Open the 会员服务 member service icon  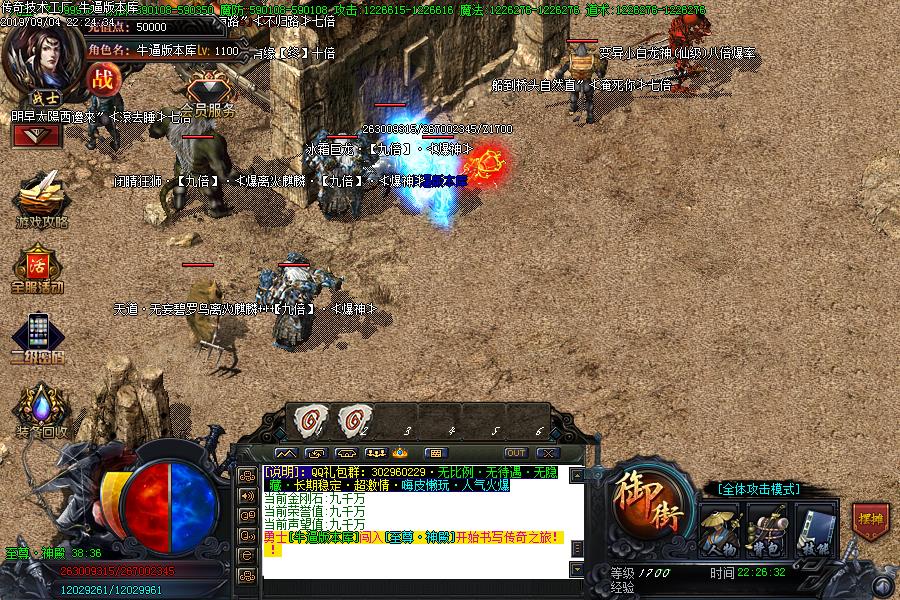pos(210,92)
